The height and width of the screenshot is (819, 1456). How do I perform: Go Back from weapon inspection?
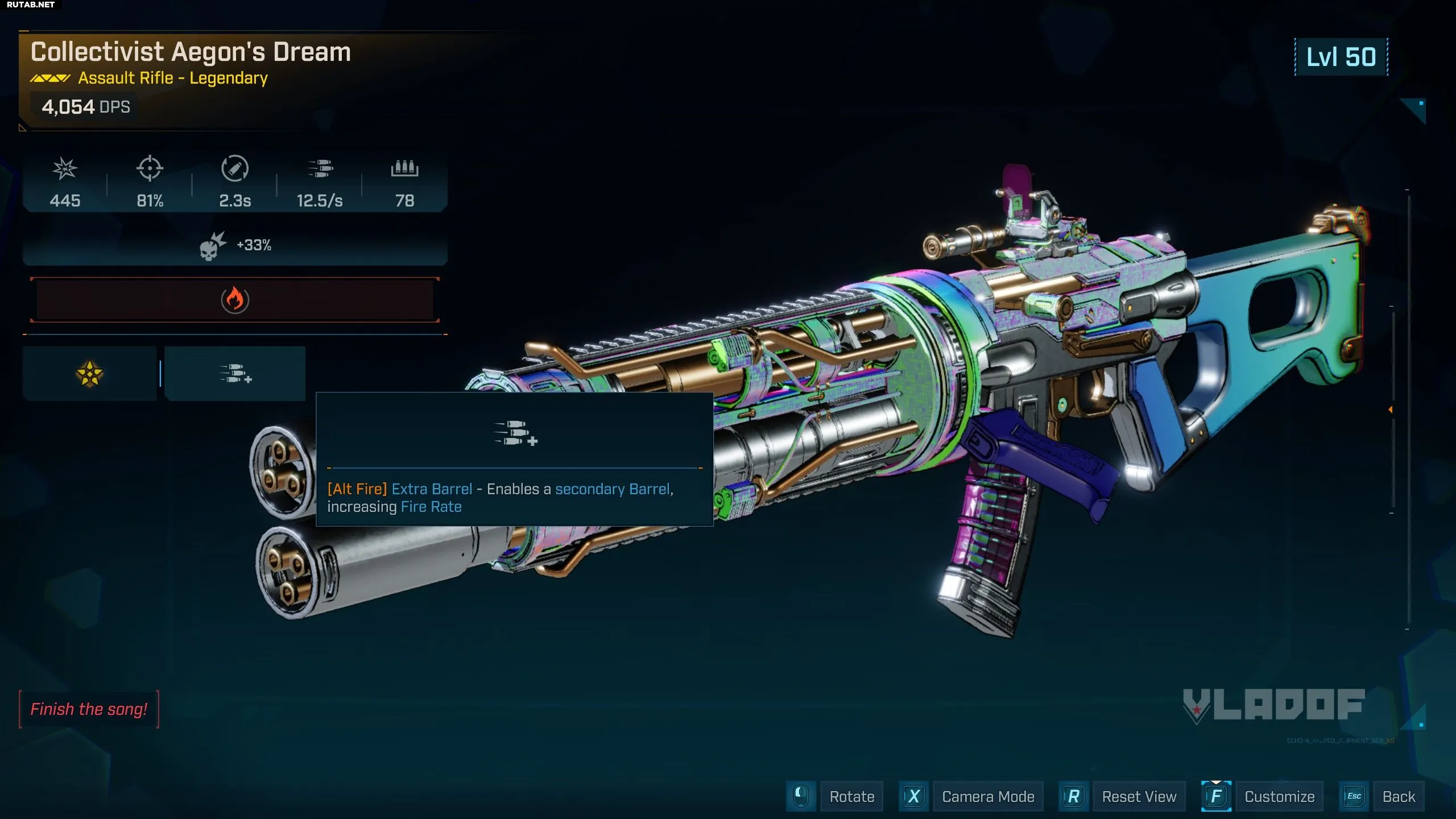click(1399, 796)
